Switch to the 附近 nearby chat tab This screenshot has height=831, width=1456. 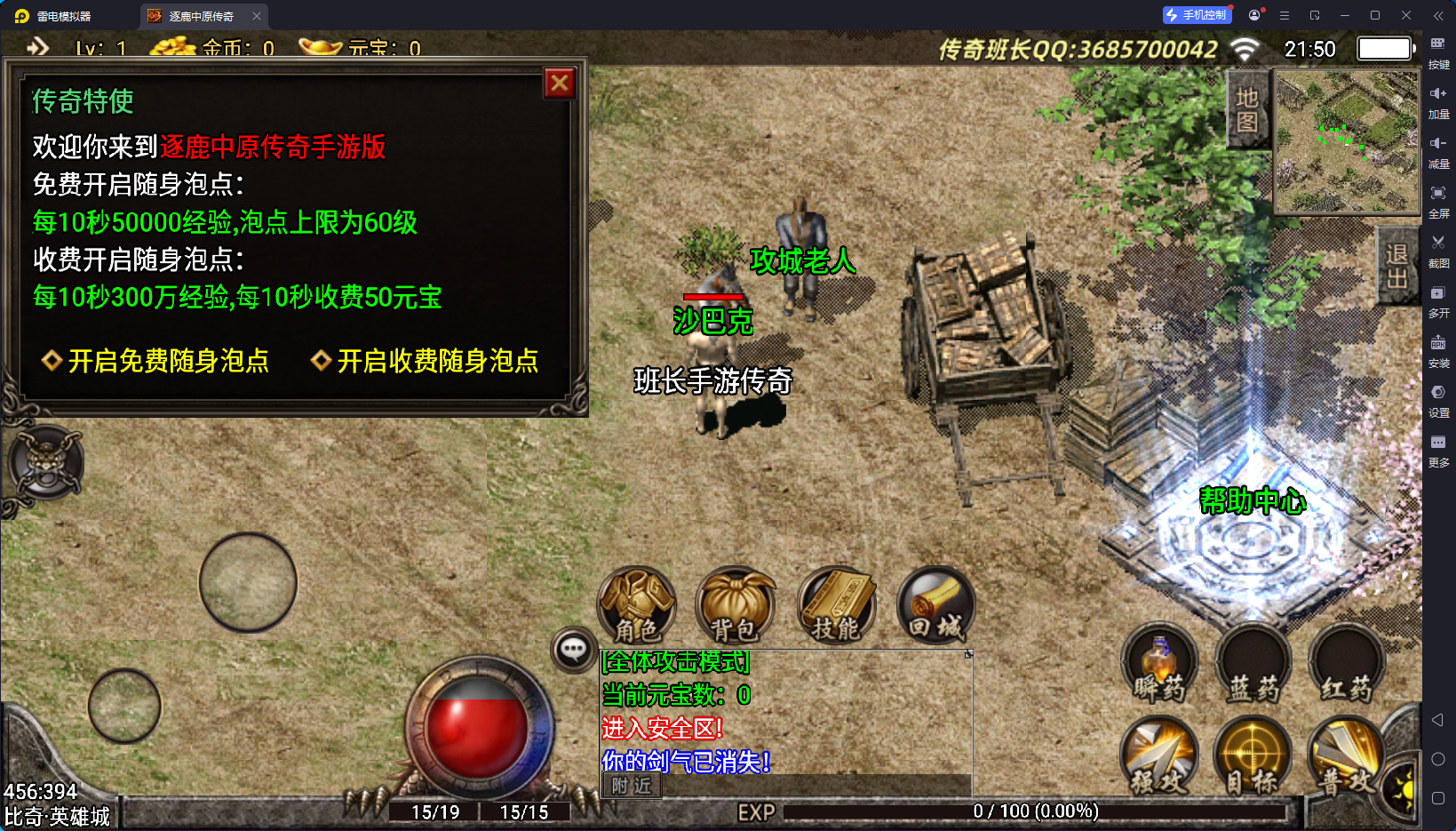coord(632,786)
